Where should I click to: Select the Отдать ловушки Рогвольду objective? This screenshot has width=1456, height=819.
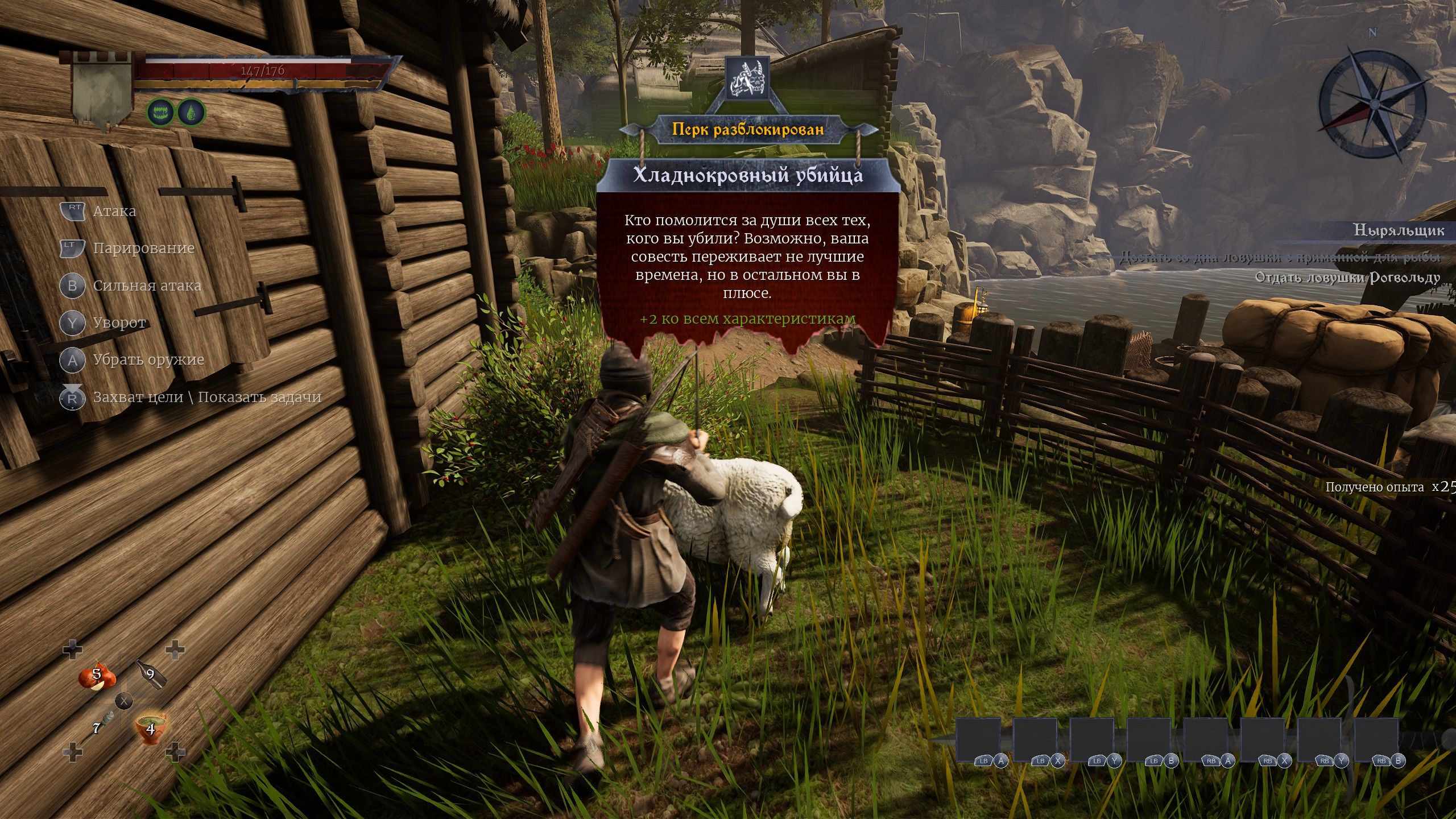pos(1347,278)
